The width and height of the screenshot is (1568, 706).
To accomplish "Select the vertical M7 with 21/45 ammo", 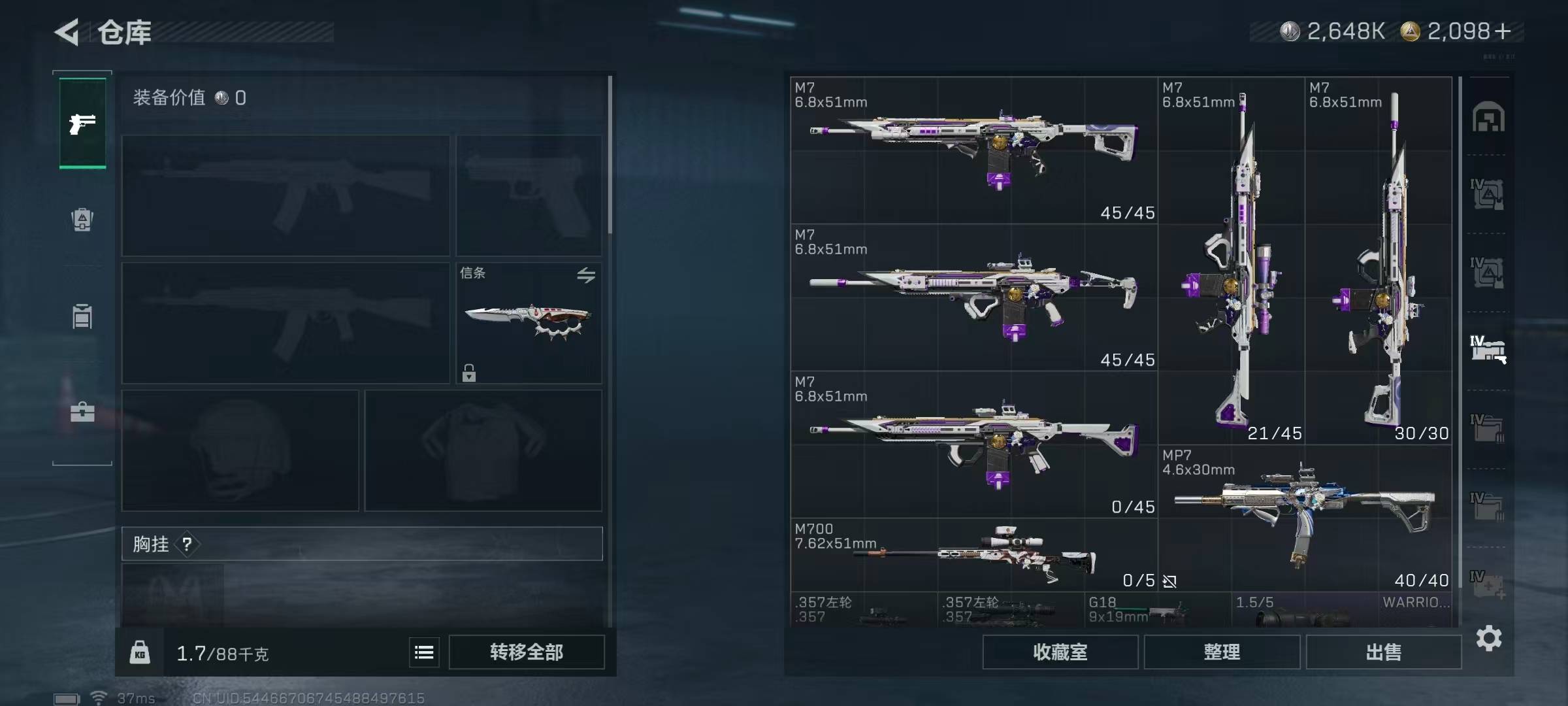I will point(1231,261).
